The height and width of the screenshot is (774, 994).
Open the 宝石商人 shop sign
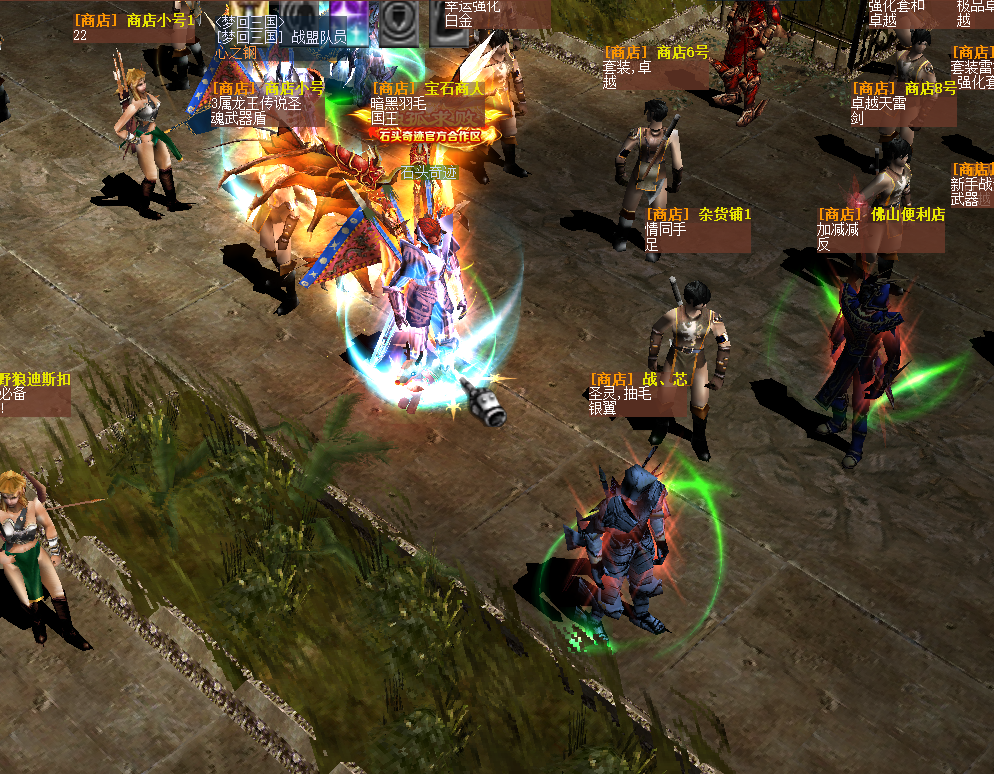point(427,102)
